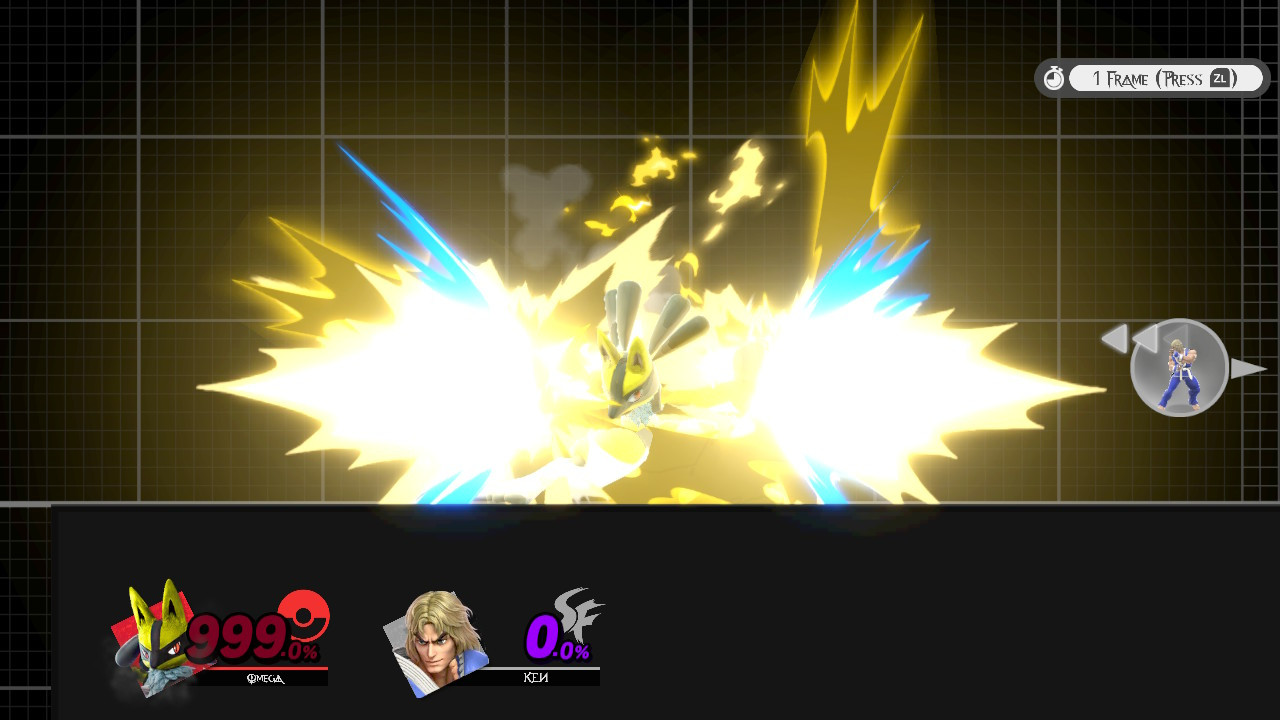1280x720 pixels.
Task: Click the 1 Frame (Press ZL) indicator
Action: (1160, 78)
